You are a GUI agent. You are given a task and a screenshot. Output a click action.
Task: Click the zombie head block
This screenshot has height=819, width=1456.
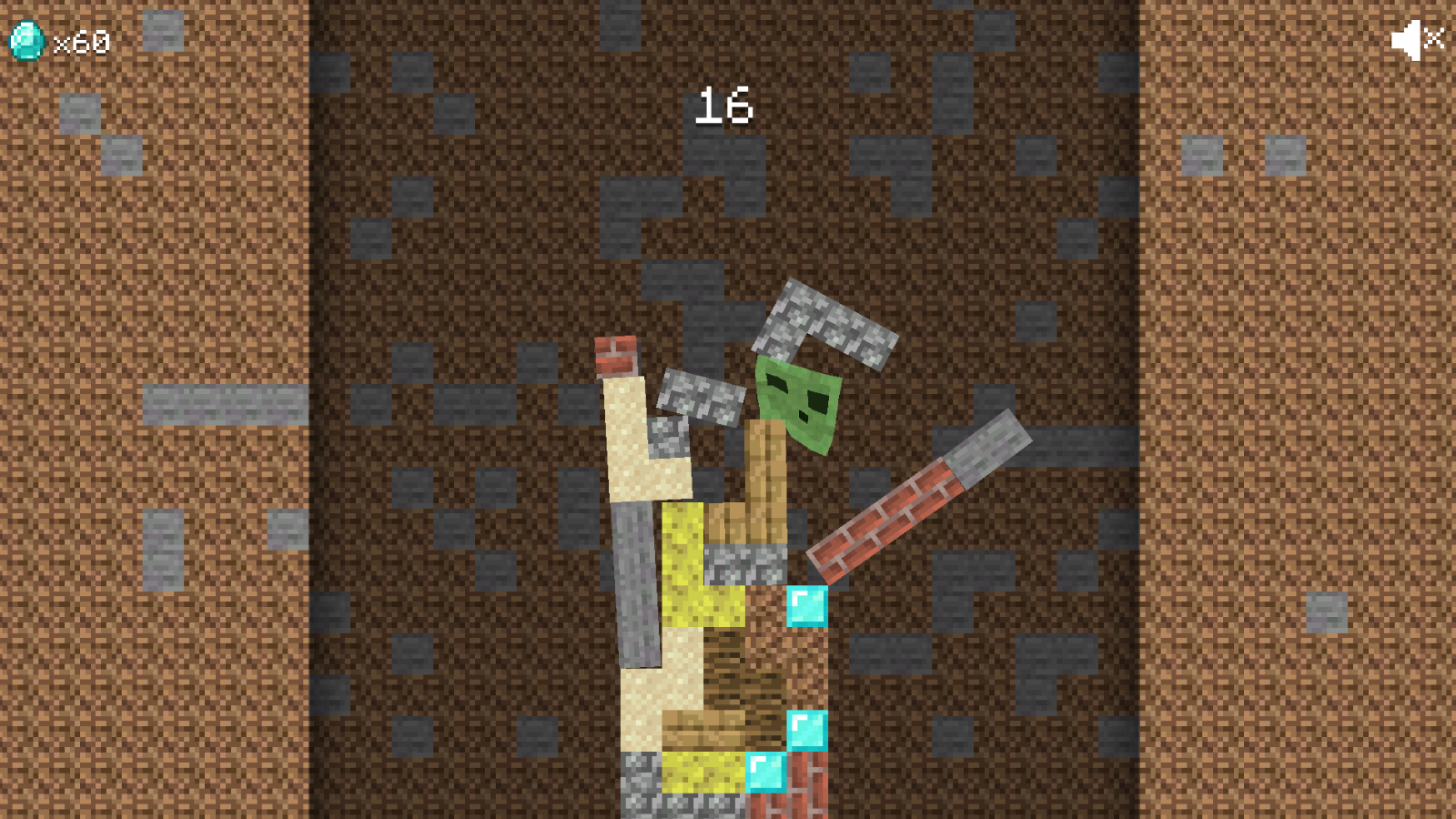click(796, 400)
